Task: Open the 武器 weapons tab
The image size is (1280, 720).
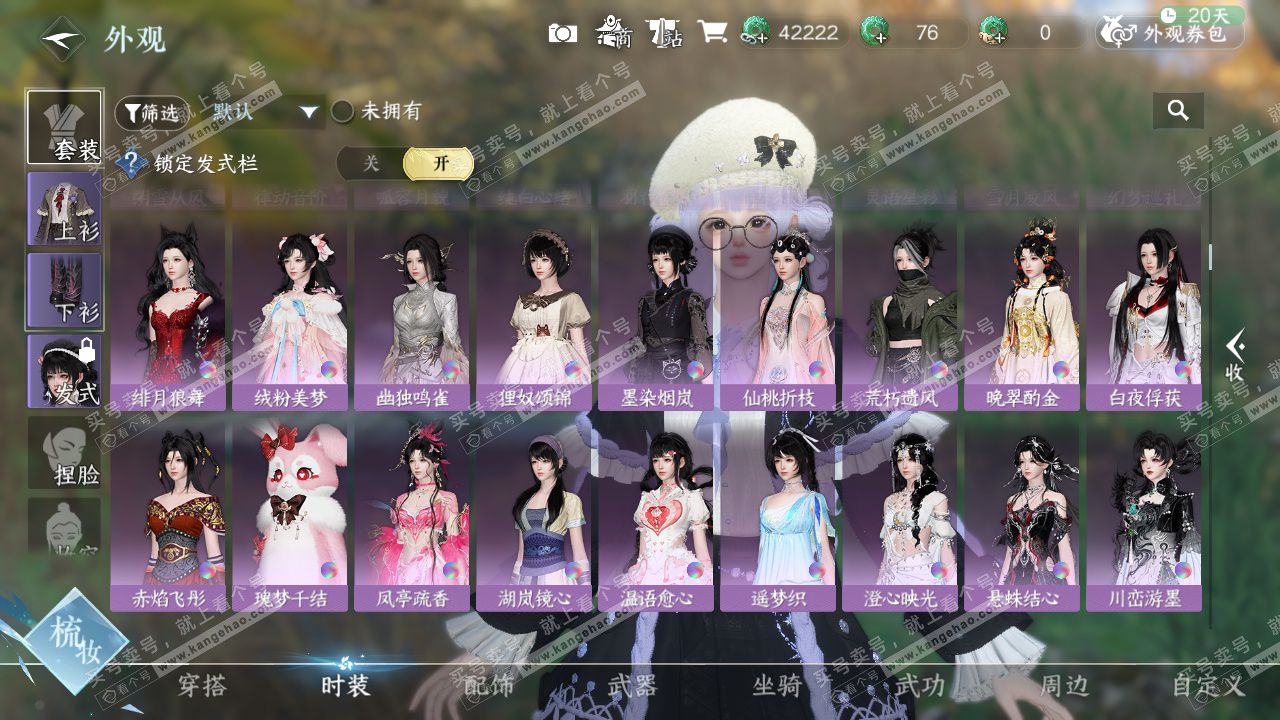Action: [632, 685]
